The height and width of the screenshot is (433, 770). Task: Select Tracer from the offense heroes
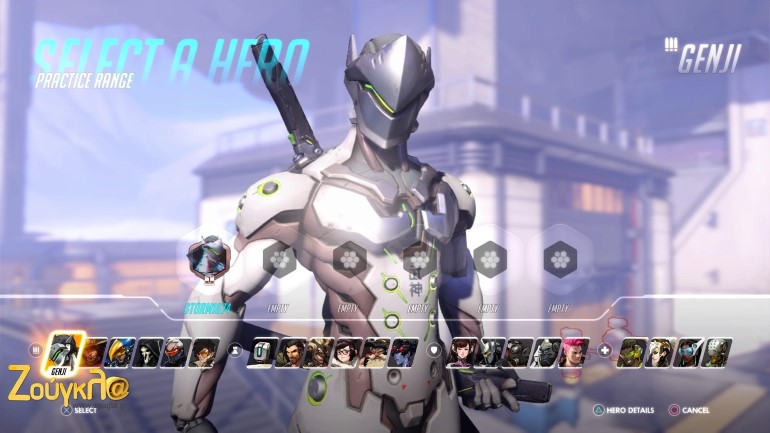(x=204, y=351)
